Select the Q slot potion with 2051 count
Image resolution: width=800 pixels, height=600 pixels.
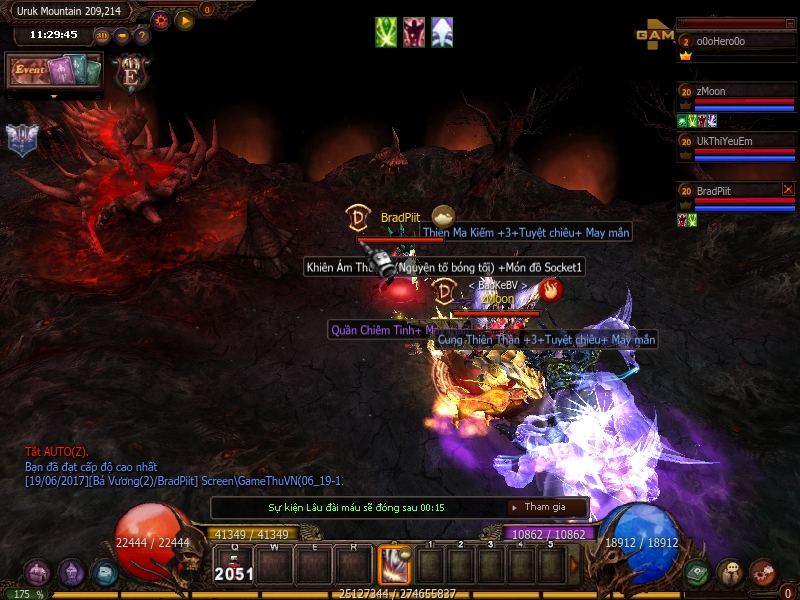234,565
